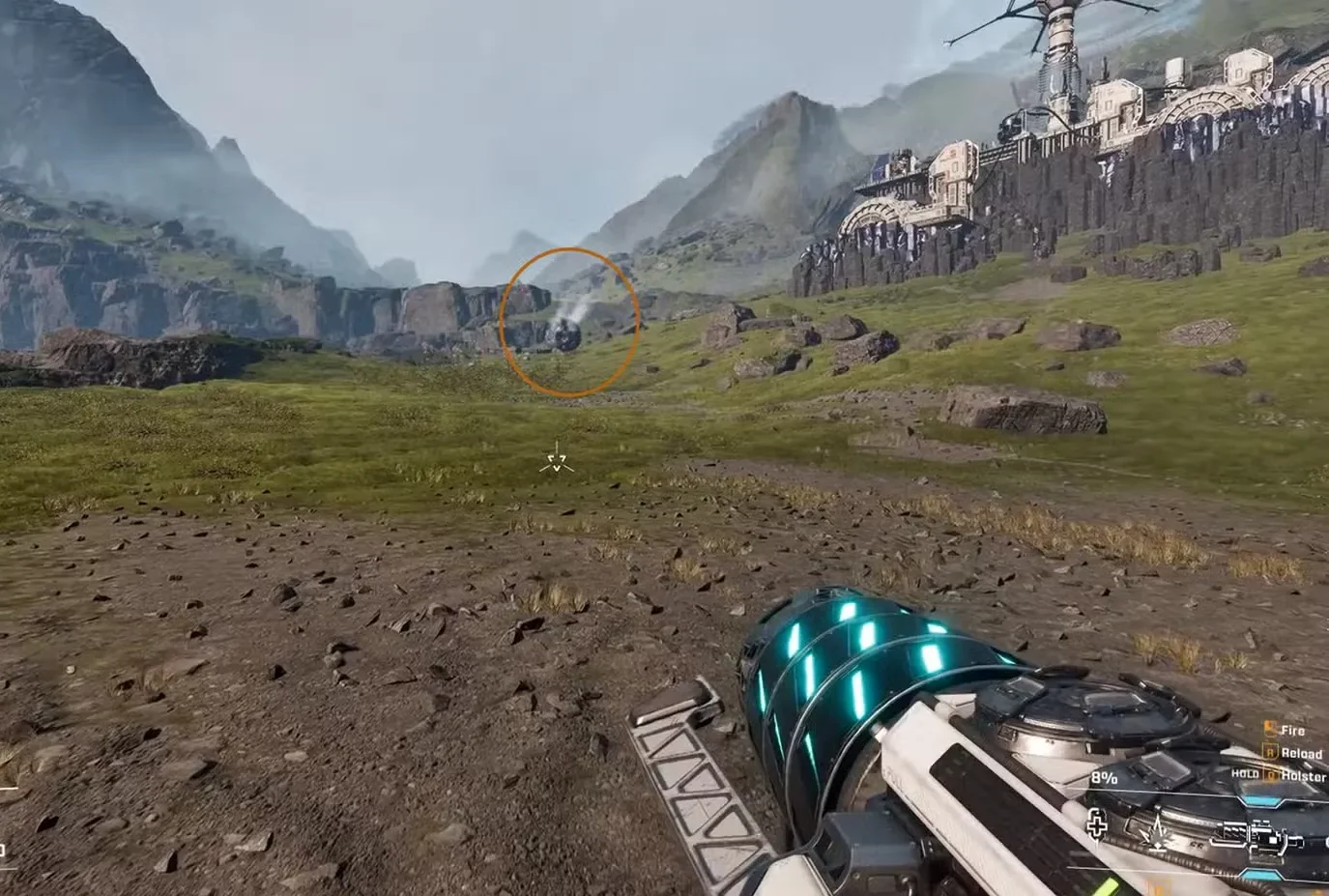Select the plus symbol on the weapon HUD
This screenshot has width=1329, height=896.
coord(1097,825)
